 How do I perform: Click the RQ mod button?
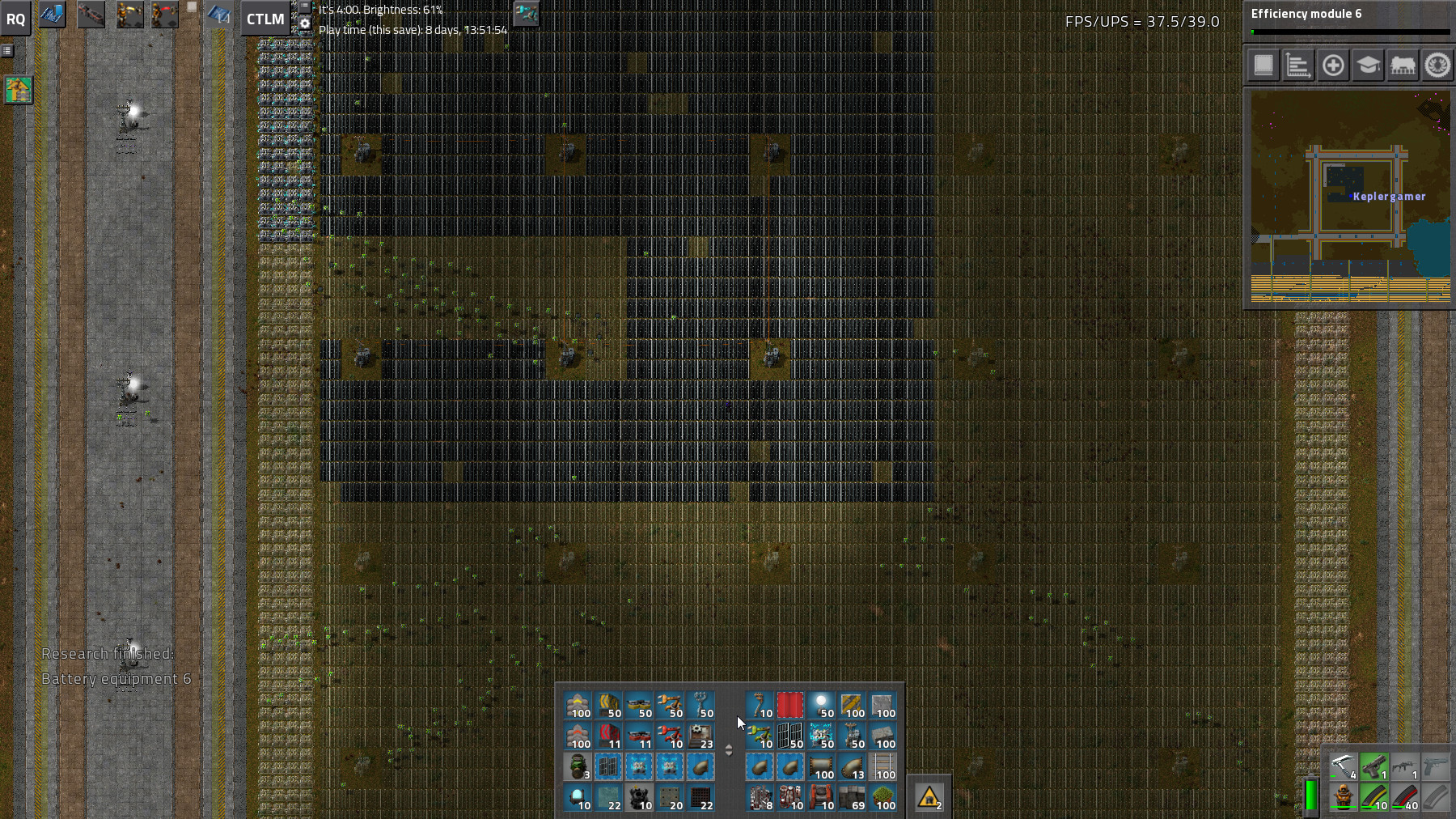point(16,19)
